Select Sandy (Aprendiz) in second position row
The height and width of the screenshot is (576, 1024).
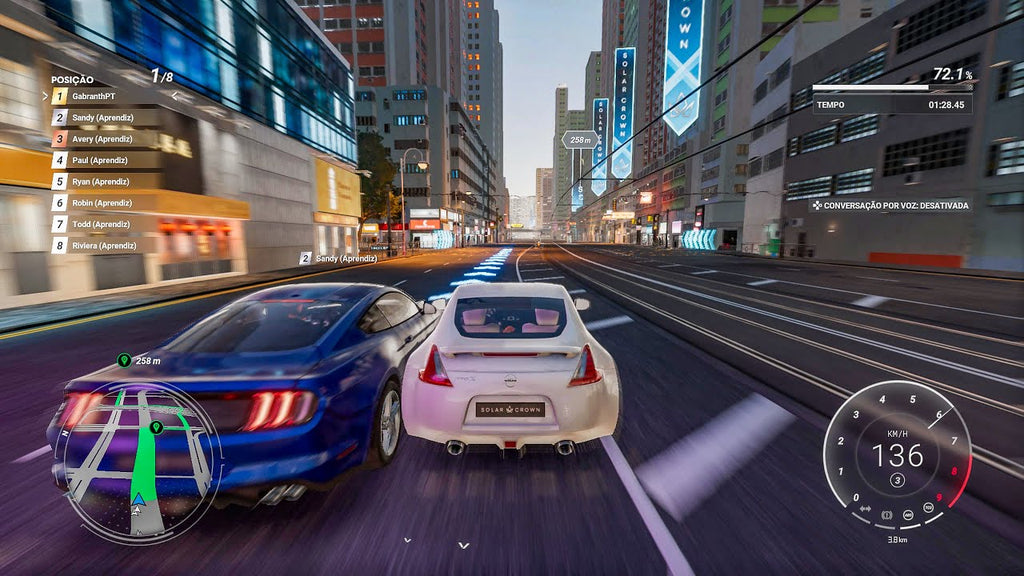point(101,118)
